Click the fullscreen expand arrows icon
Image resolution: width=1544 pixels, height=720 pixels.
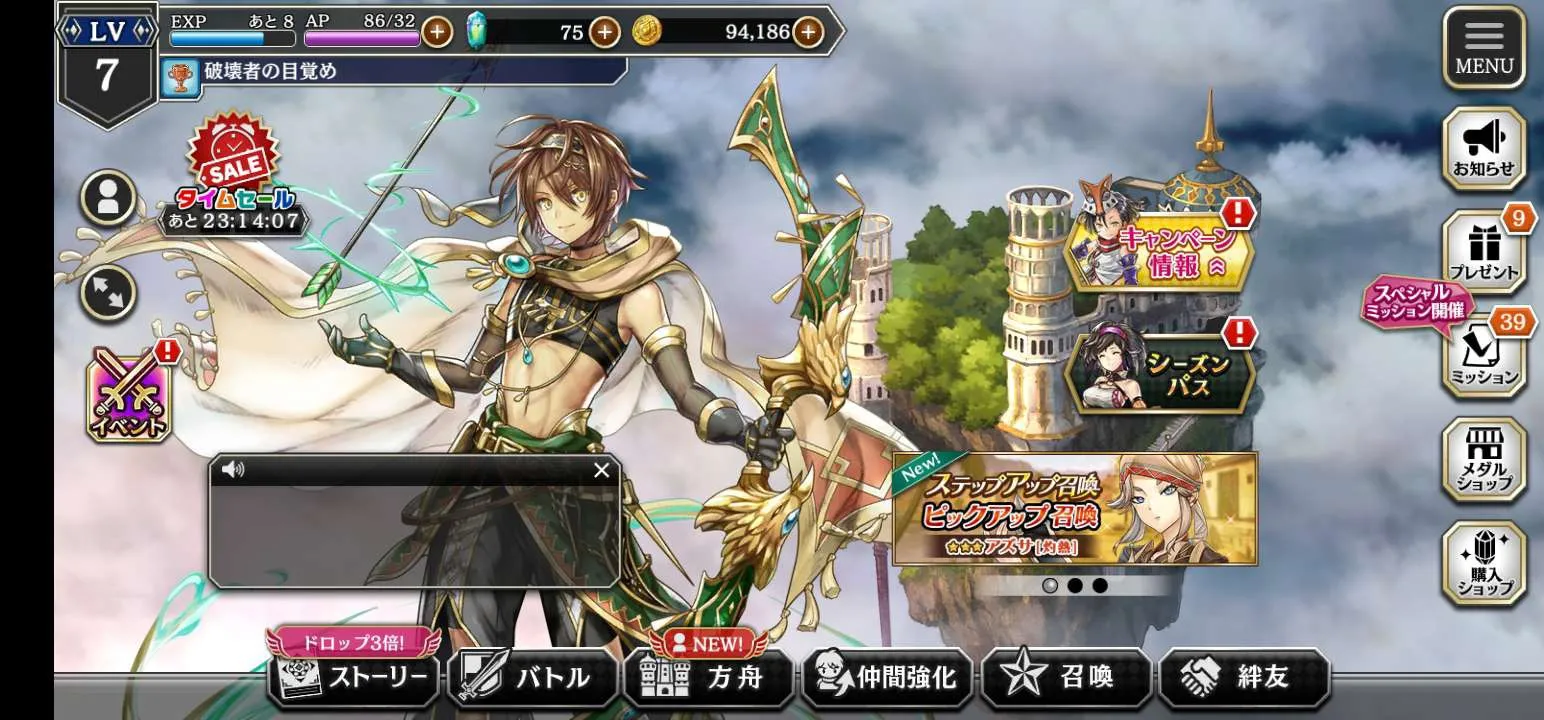click(108, 294)
